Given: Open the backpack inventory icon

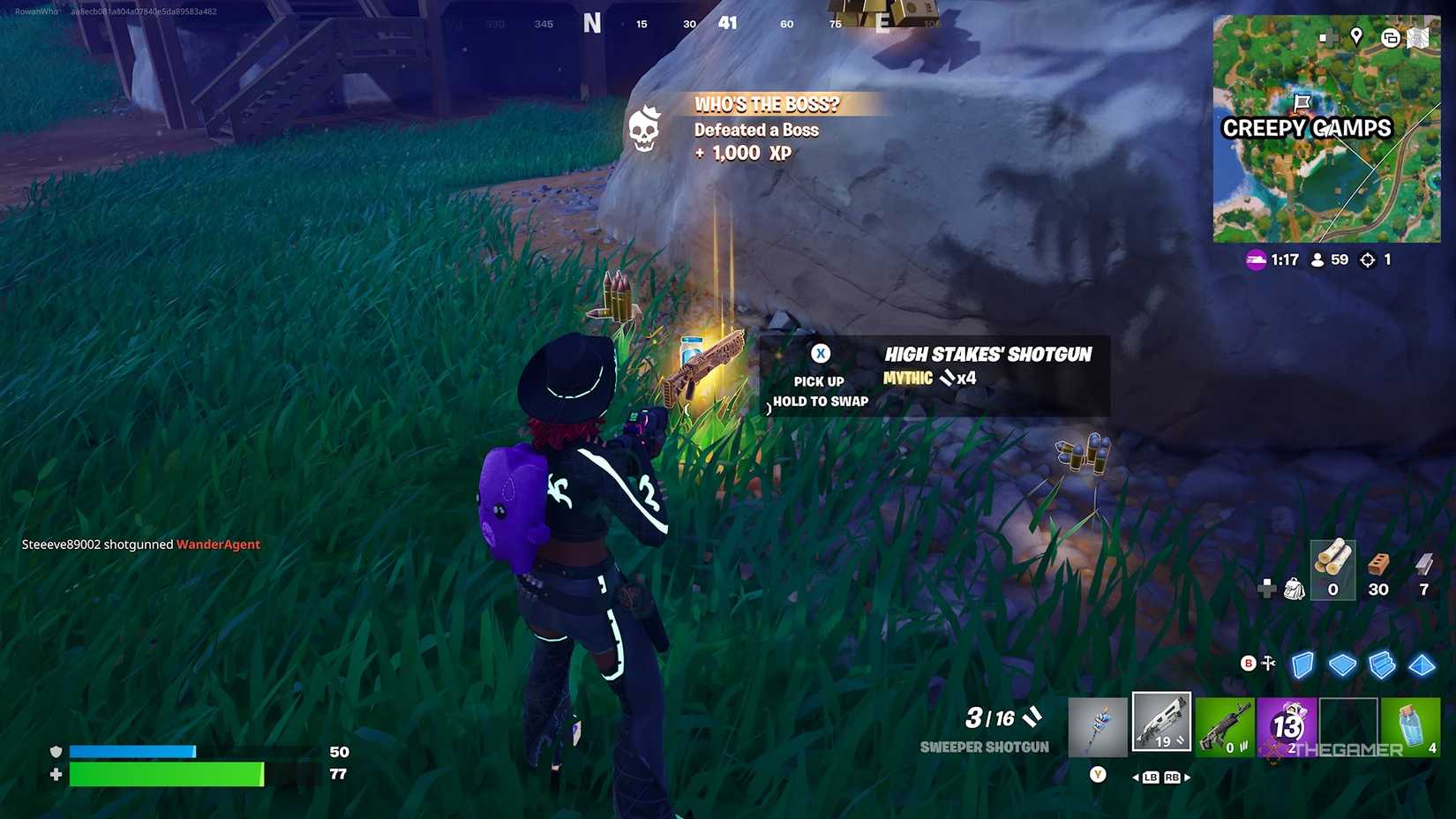Looking at the screenshot, I should 1295,588.
